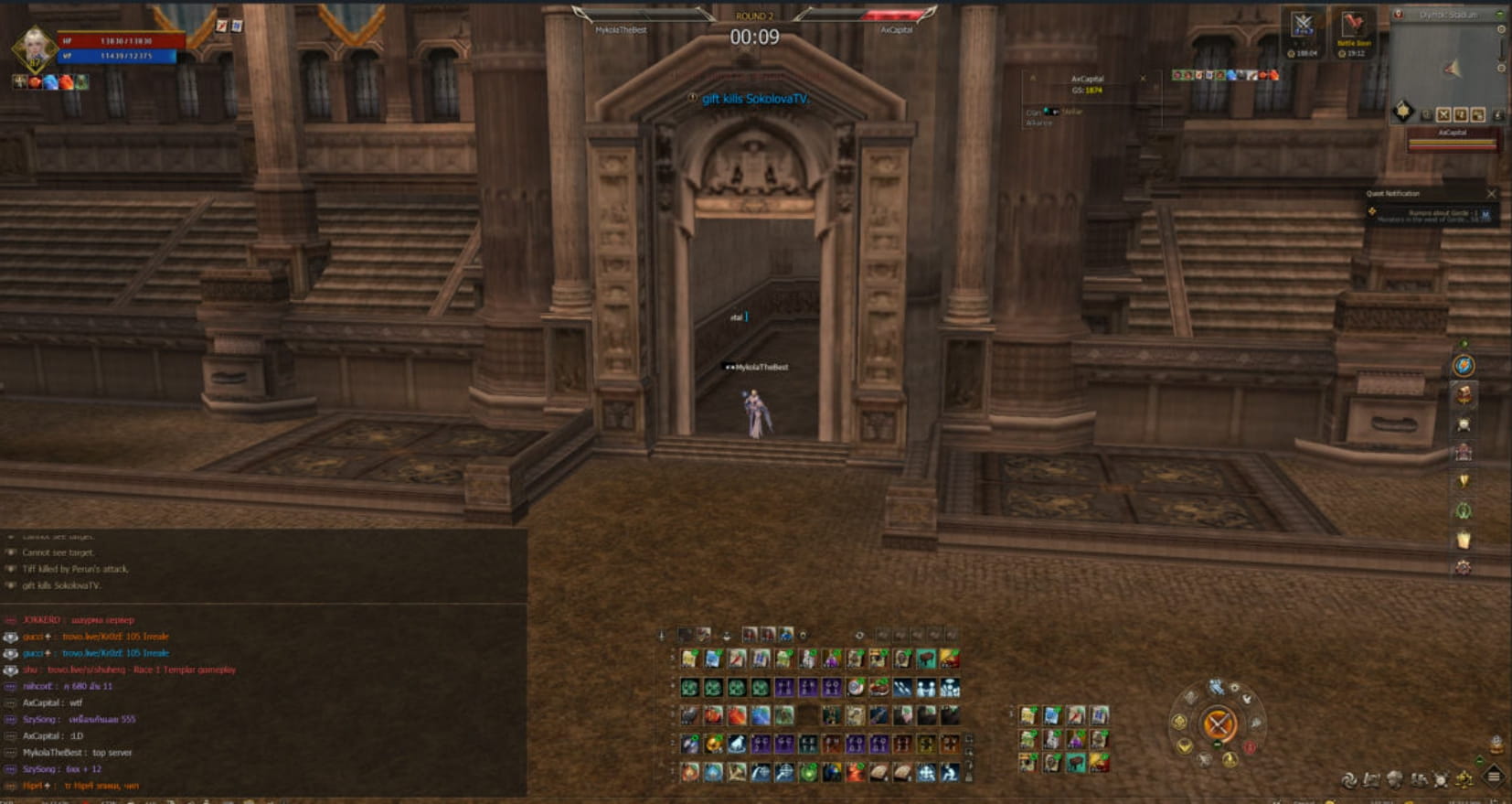The image size is (1512, 804).
Task: Close the AxCapital target window
Action: [x=1143, y=79]
